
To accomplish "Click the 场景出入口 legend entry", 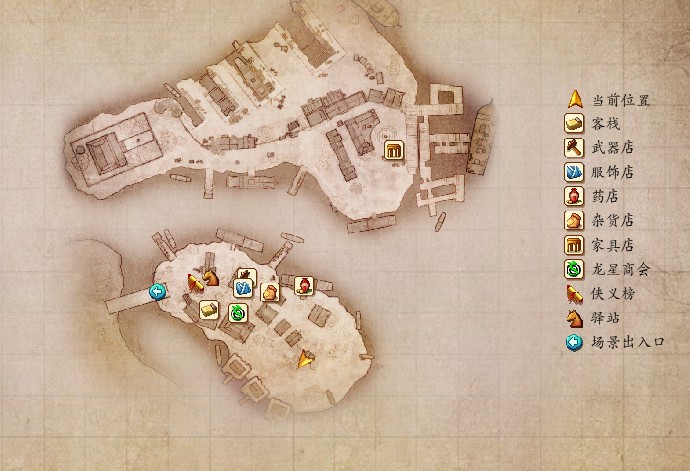I will pyautogui.click(x=626, y=343).
